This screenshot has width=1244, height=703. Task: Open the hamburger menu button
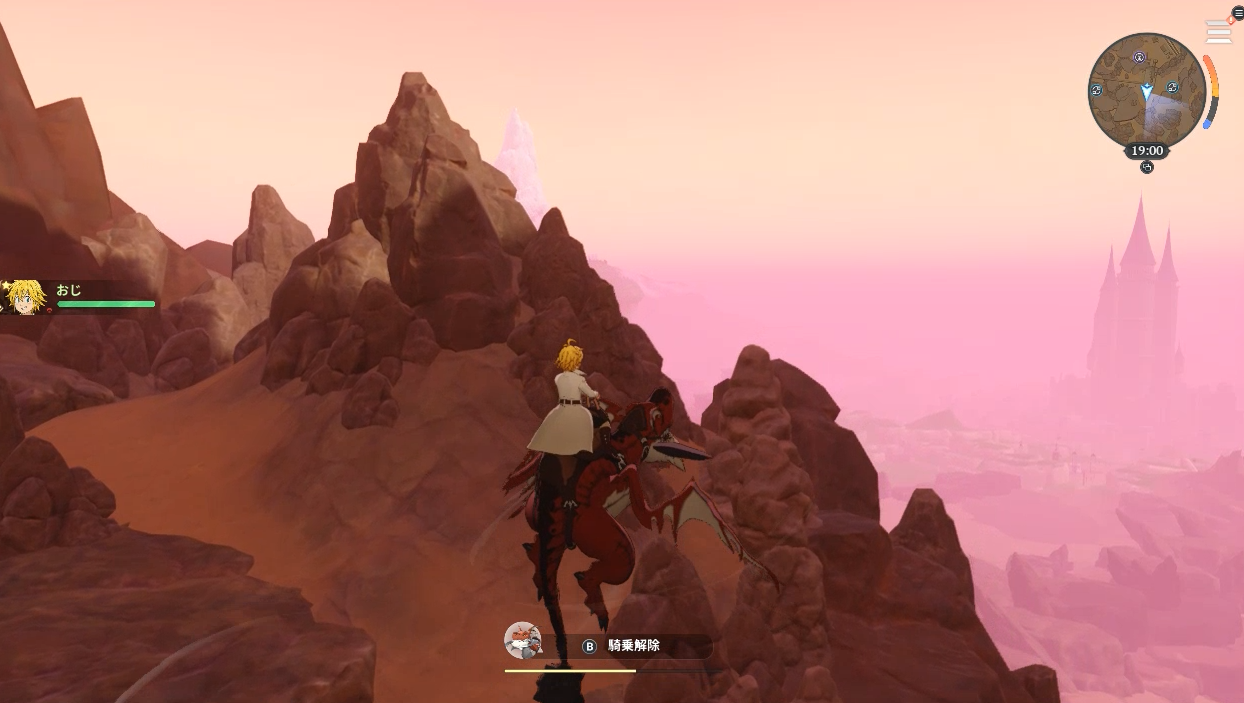1237,13
